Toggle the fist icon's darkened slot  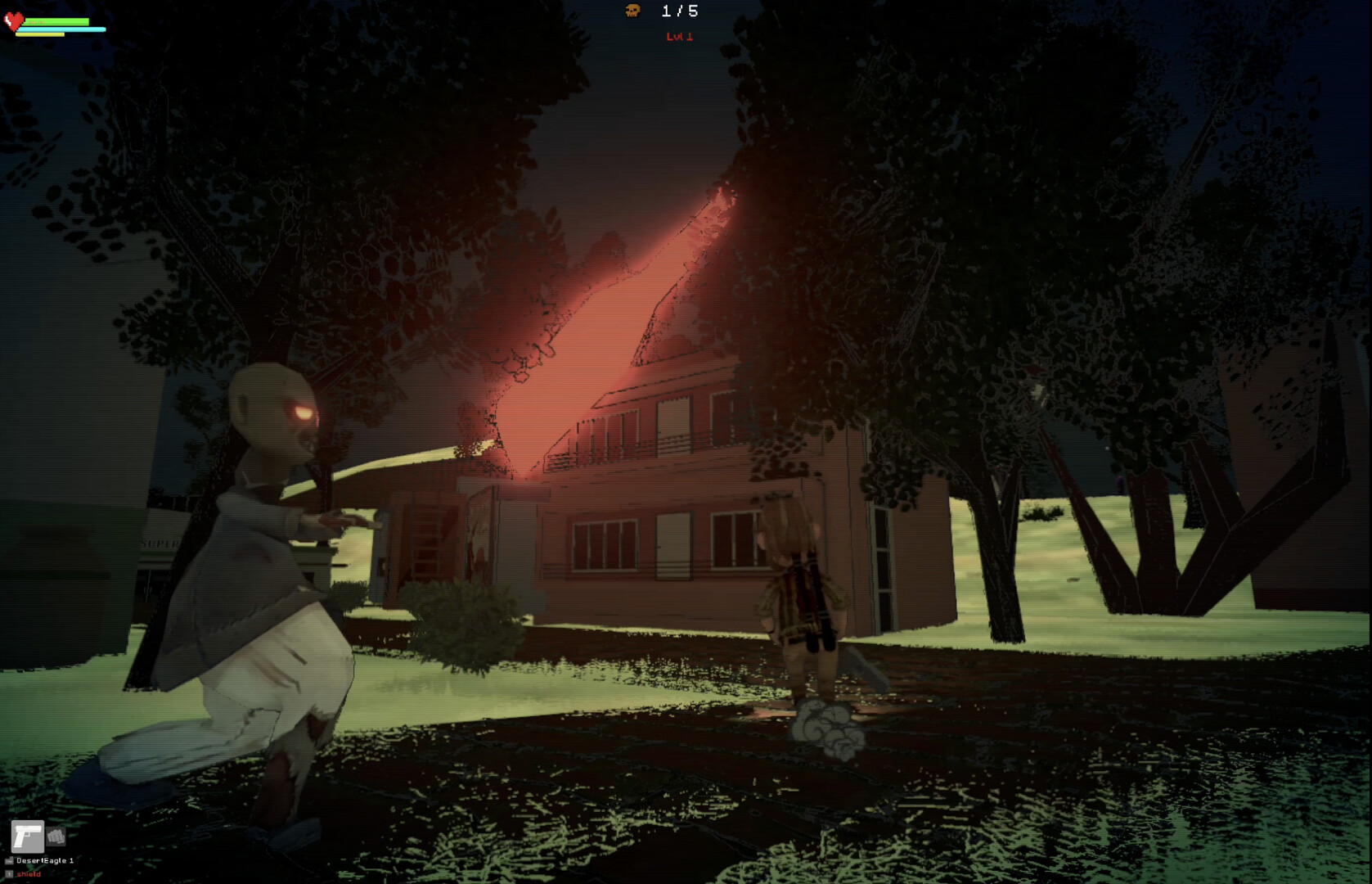click(x=56, y=837)
